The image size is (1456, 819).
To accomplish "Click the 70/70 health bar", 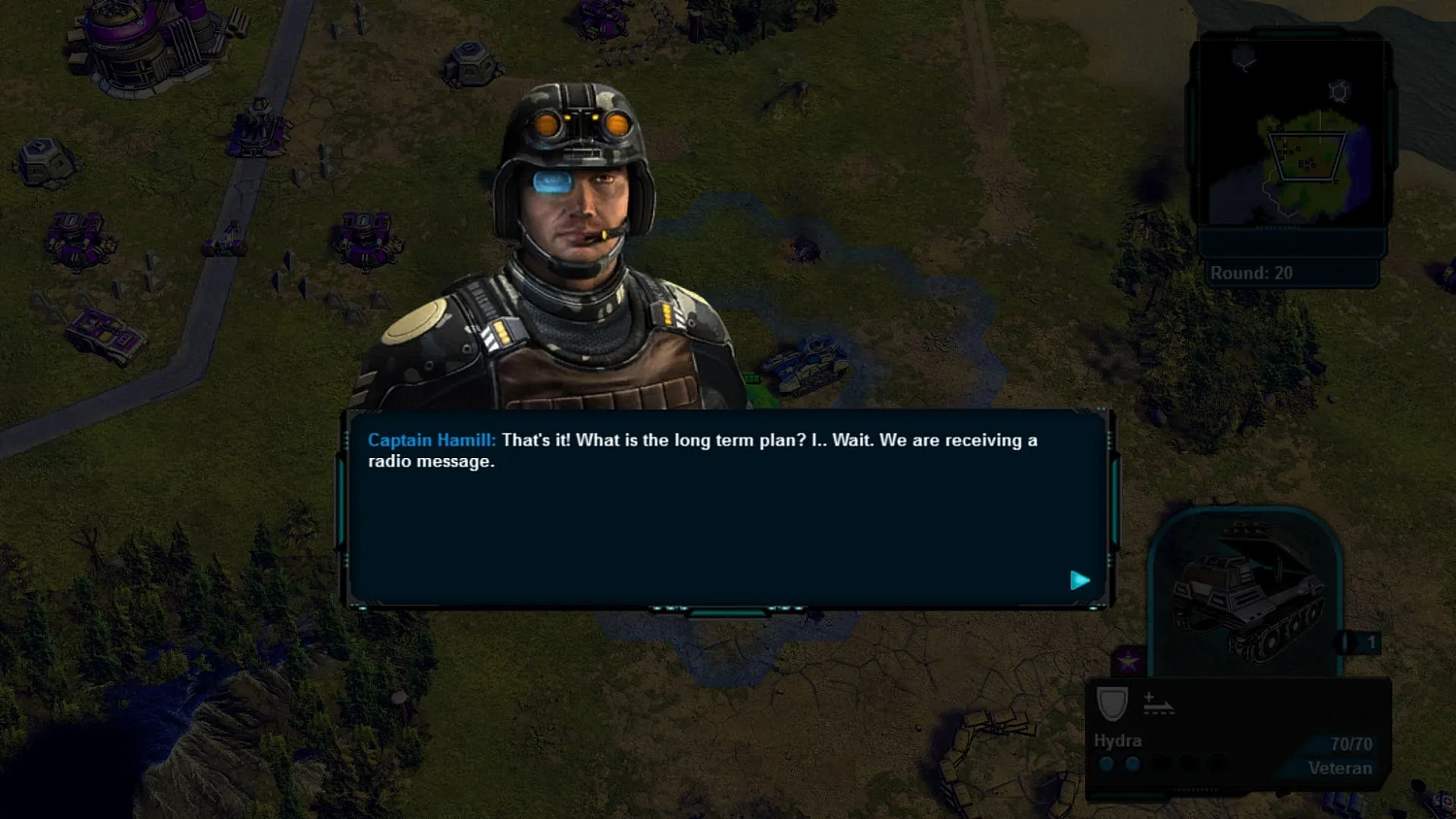I will point(1349,742).
